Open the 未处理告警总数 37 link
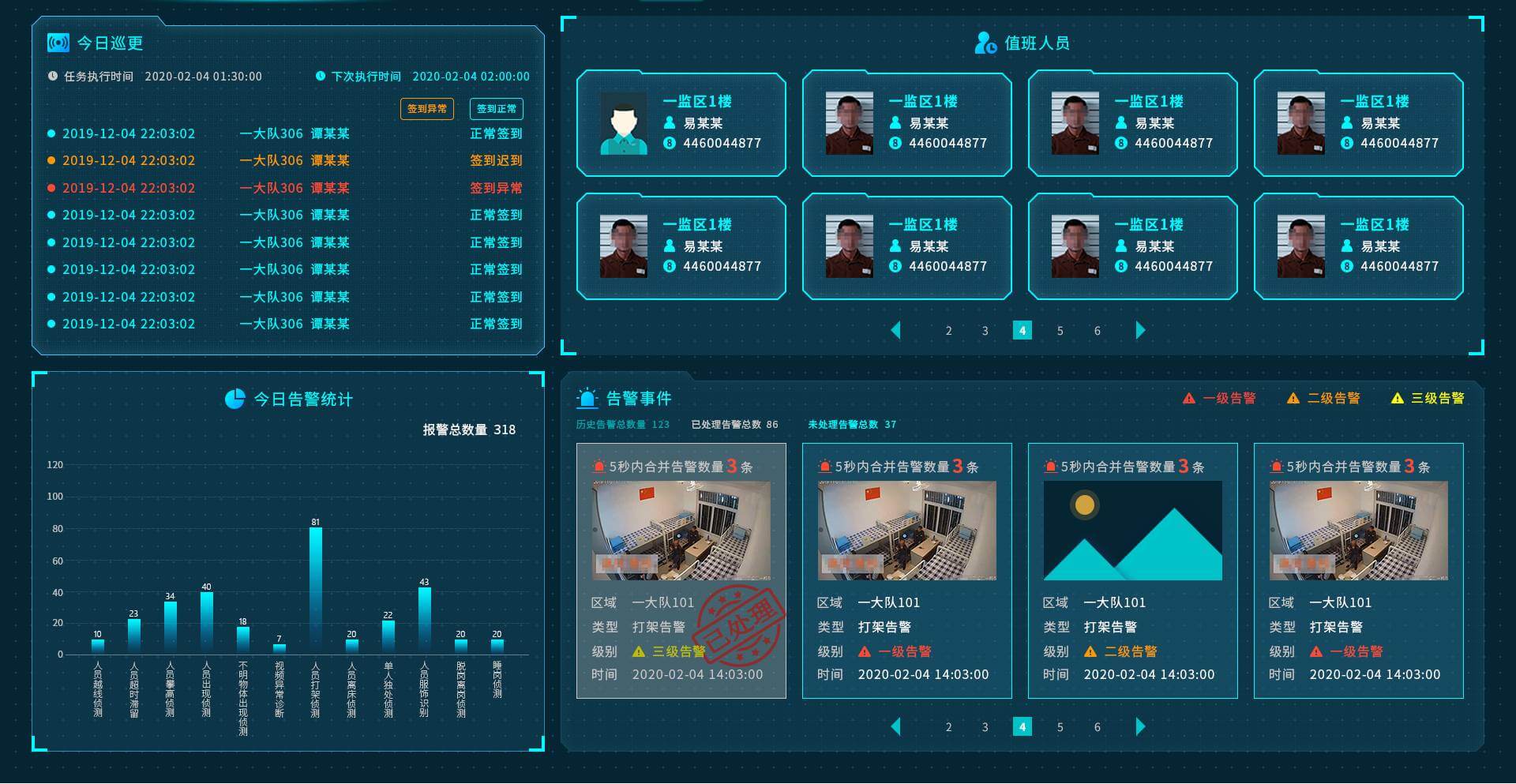This screenshot has width=1516, height=784. point(853,424)
